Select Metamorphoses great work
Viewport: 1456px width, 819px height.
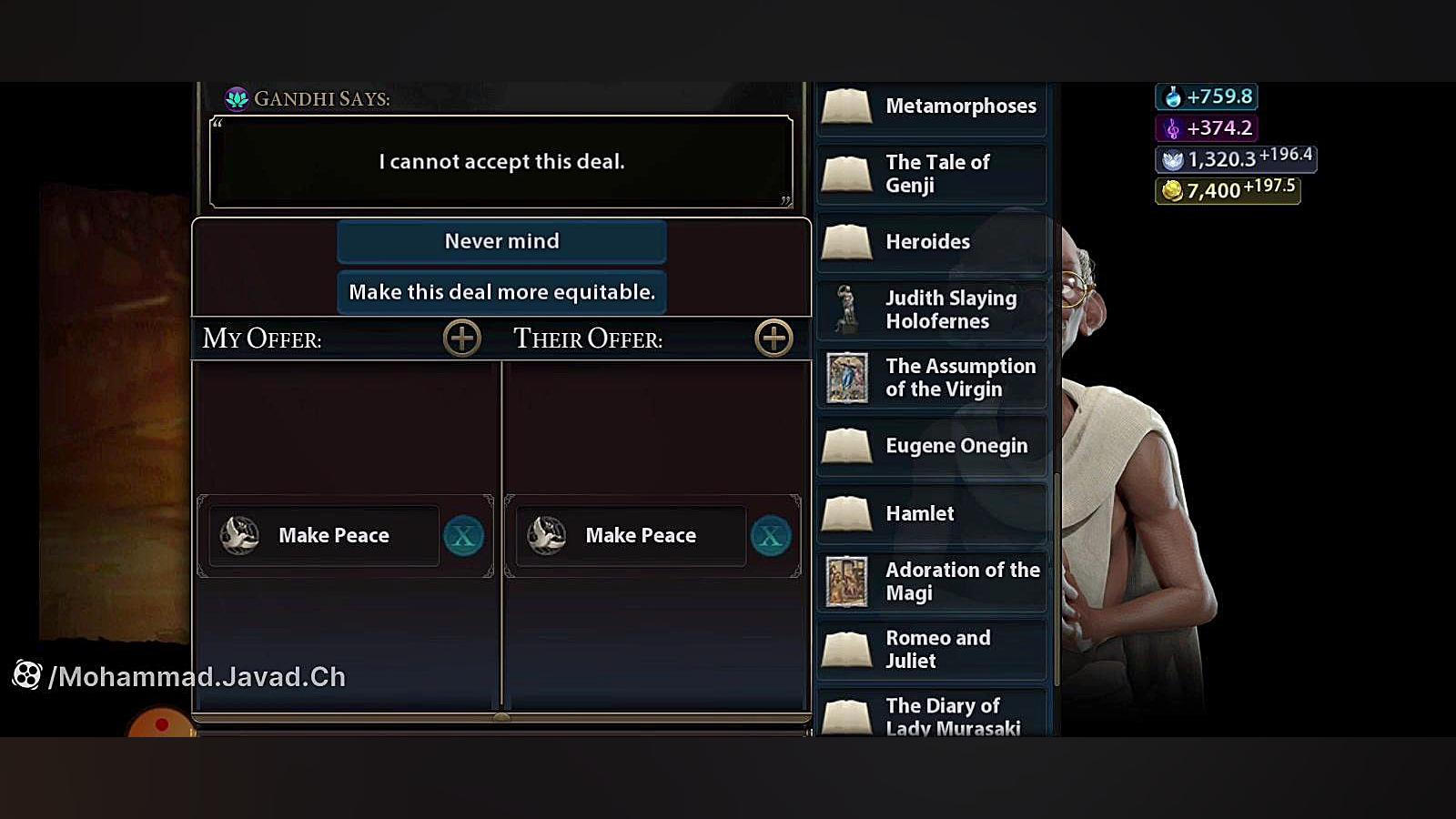pyautogui.click(x=932, y=106)
